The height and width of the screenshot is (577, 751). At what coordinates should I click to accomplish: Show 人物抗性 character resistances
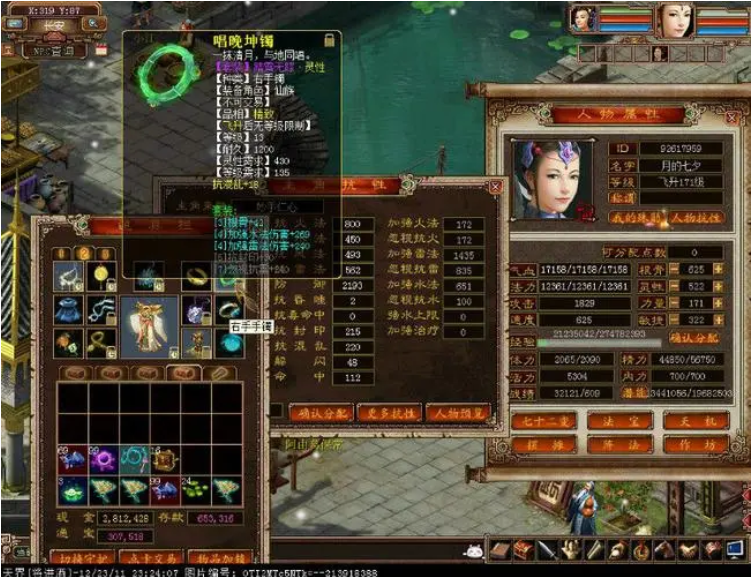tap(697, 217)
